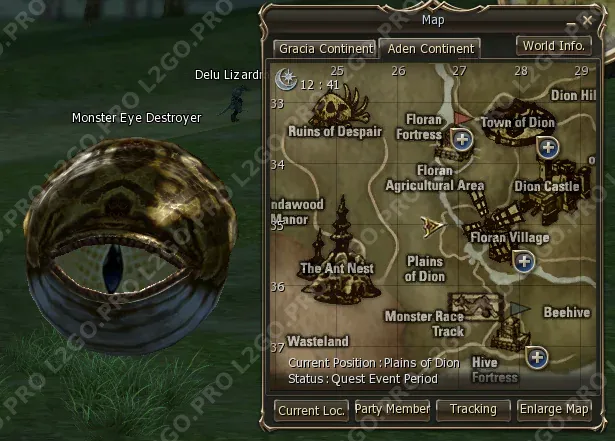This screenshot has height=441, width=615.
Task: Enlarge the map view
Action: [x=553, y=409]
